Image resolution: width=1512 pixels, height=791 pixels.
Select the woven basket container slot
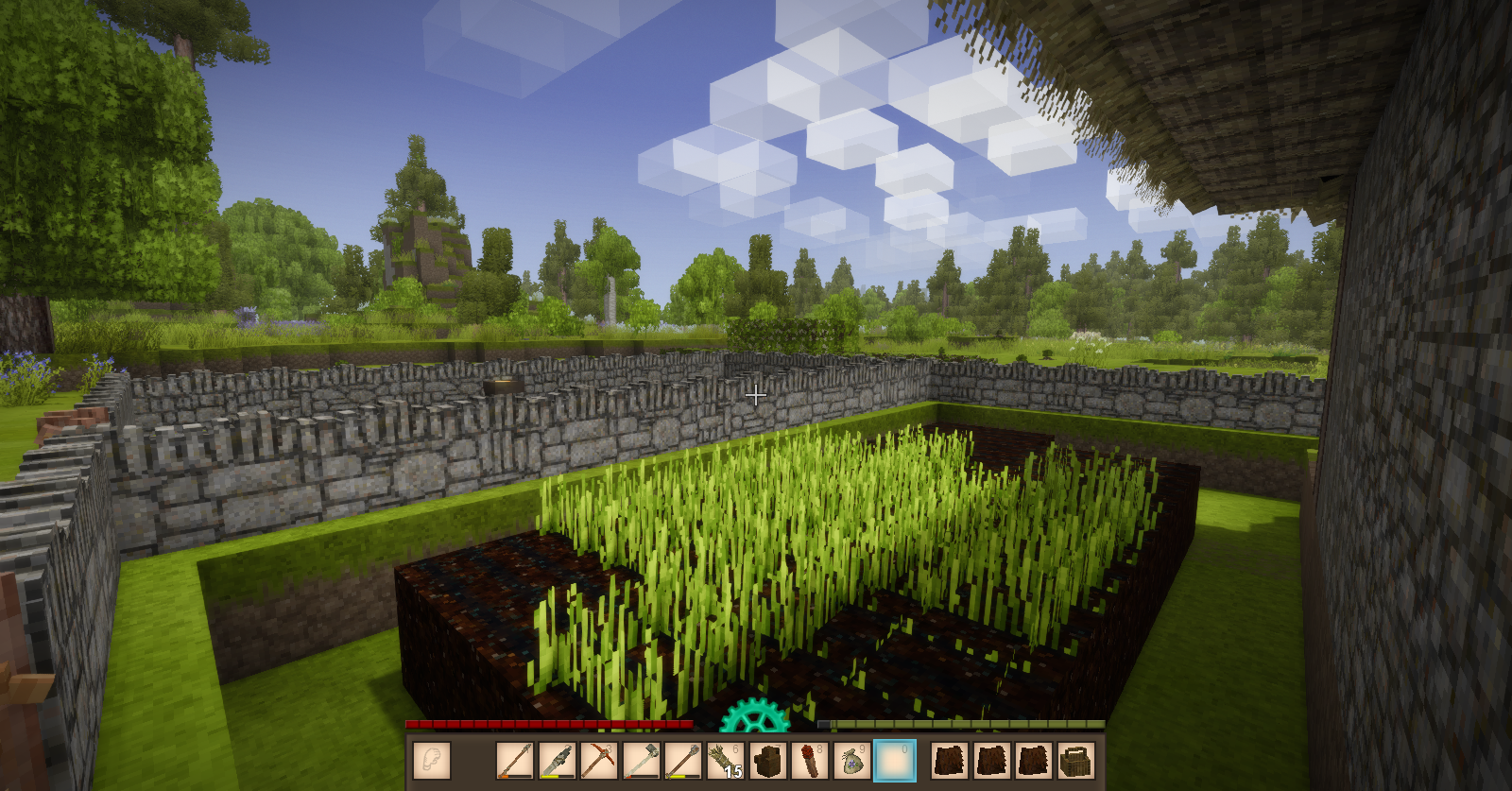tap(1076, 761)
